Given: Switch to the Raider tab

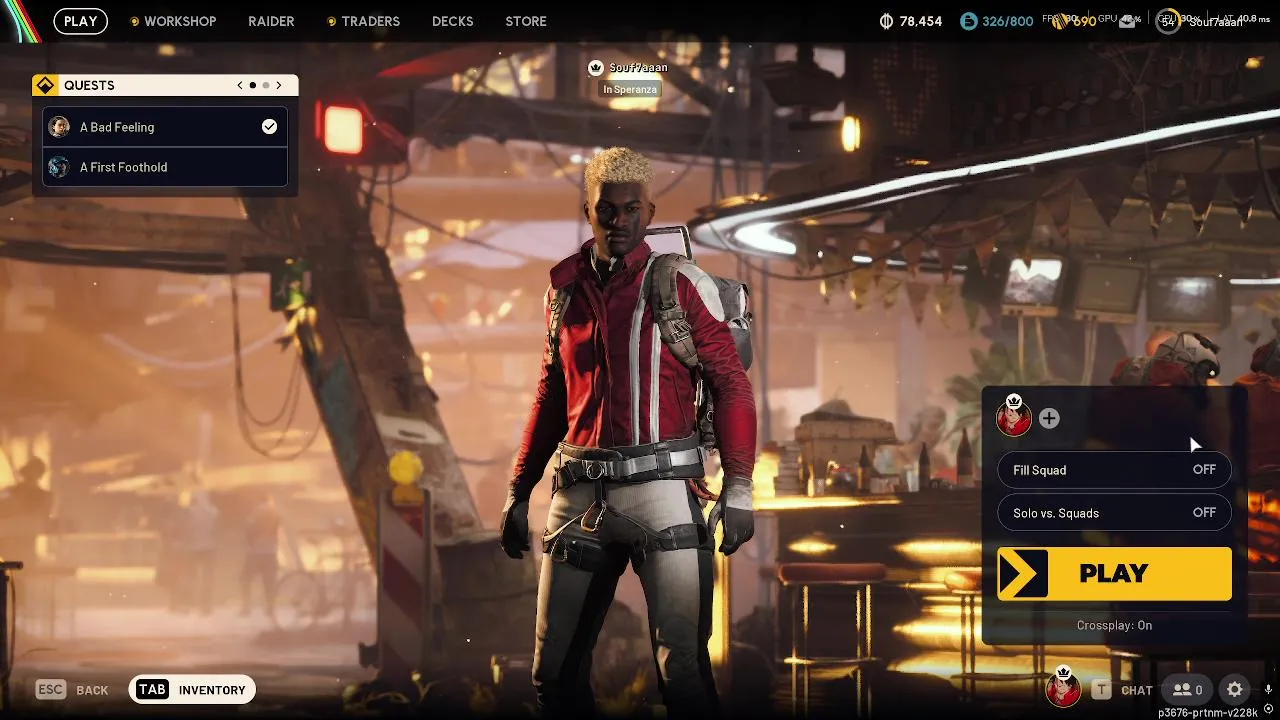Looking at the screenshot, I should tap(271, 21).
